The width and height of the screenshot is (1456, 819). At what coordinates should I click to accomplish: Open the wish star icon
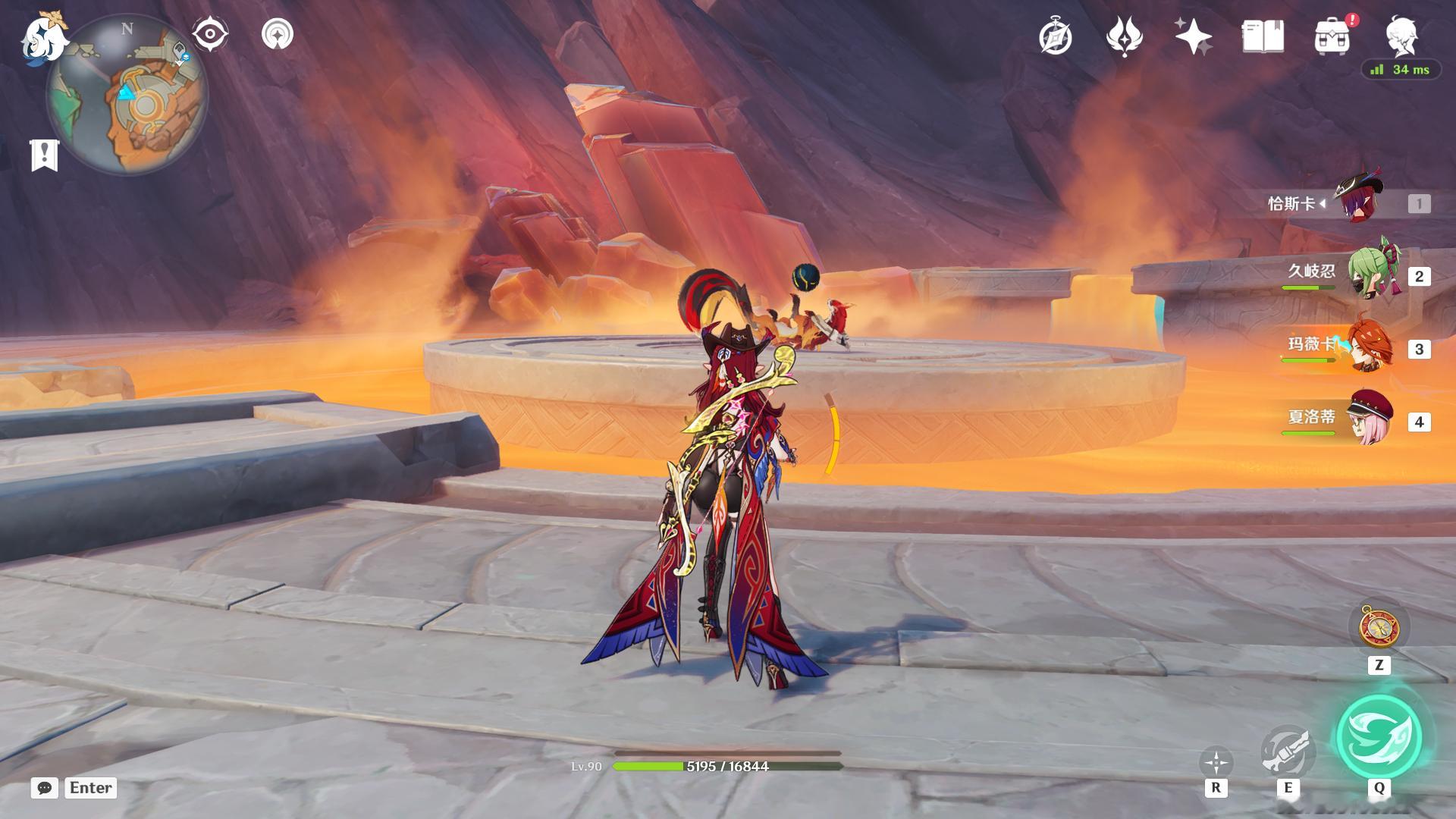point(1193,37)
